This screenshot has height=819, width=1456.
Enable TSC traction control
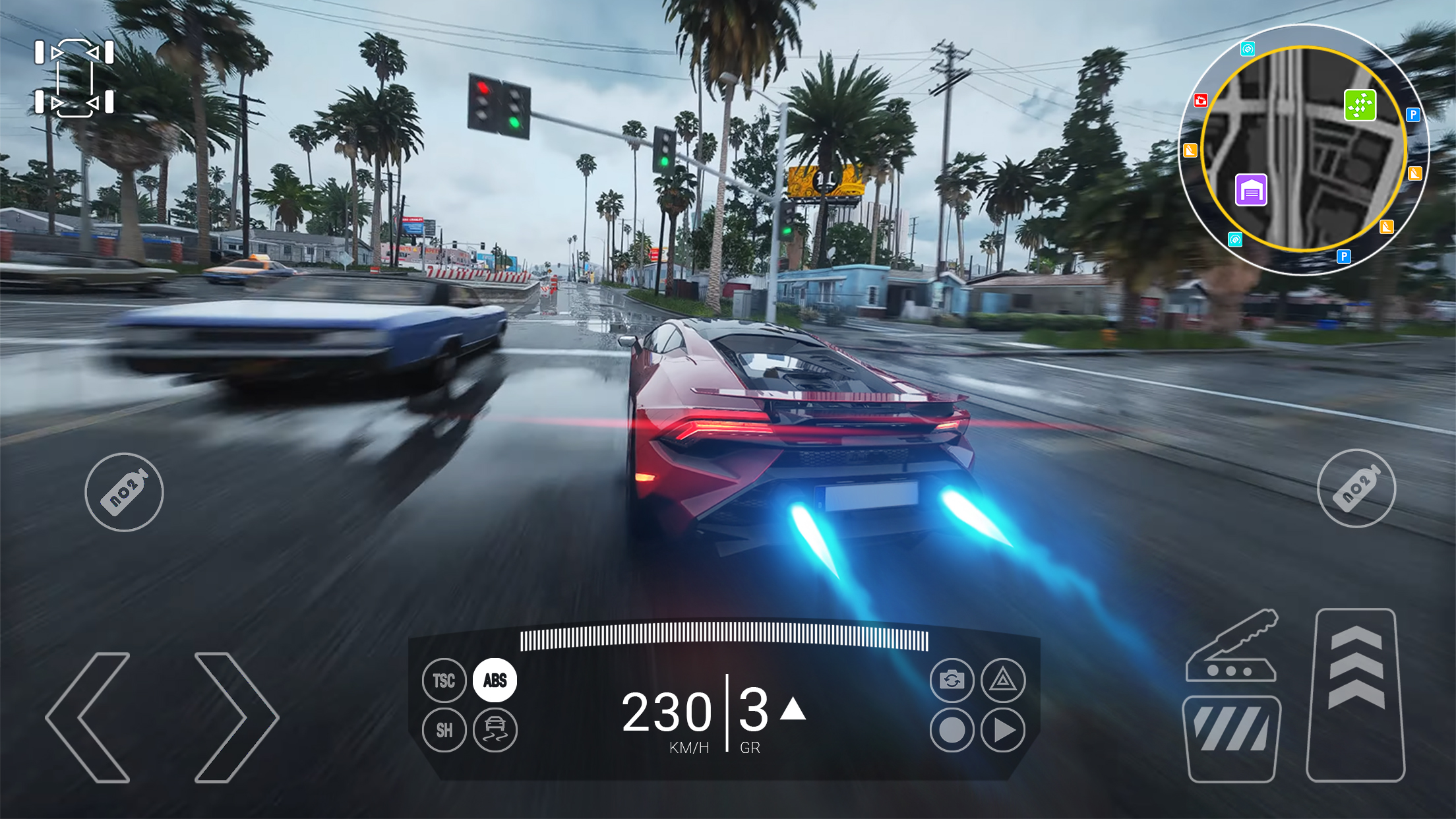pyautogui.click(x=444, y=681)
